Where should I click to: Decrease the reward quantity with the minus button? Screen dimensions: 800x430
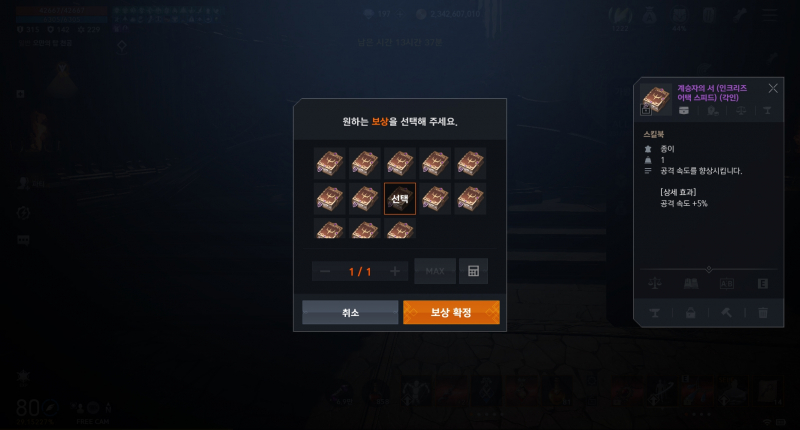pos(325,271)
